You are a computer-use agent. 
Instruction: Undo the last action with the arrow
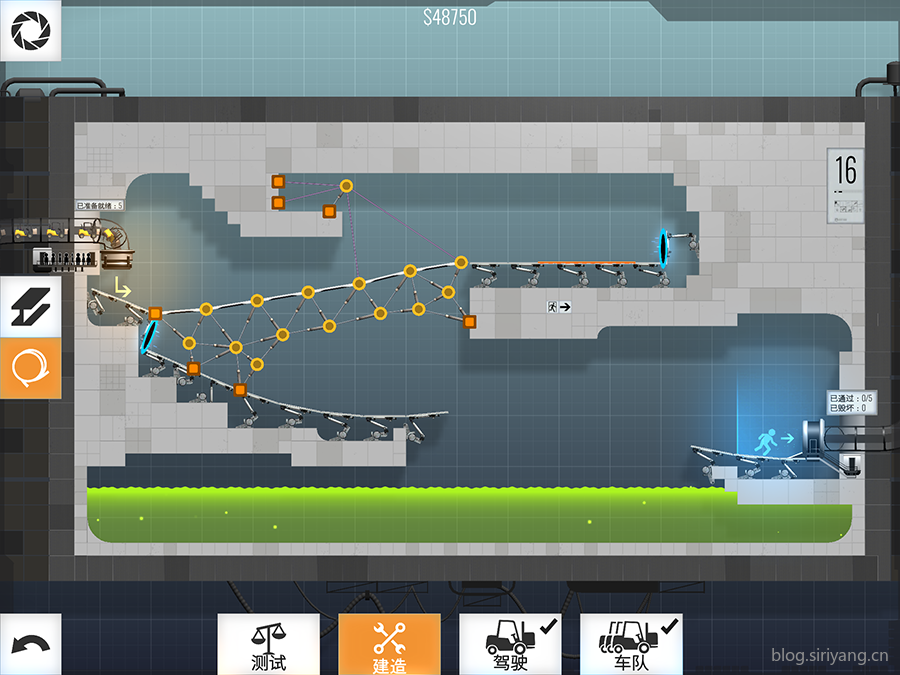(30, 644)
